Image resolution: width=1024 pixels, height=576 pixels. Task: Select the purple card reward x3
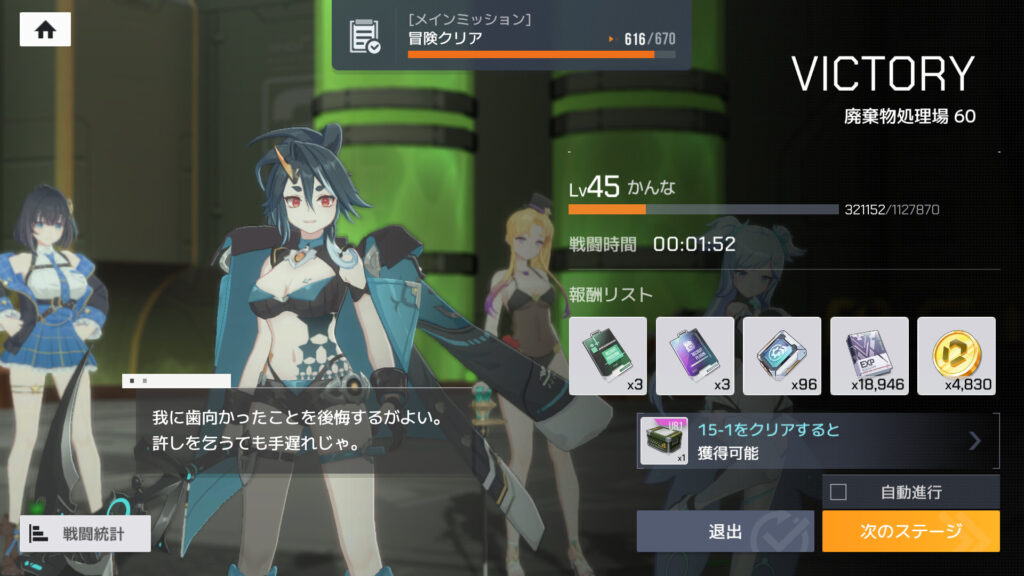pyautogui.click(x=695, y=356)
